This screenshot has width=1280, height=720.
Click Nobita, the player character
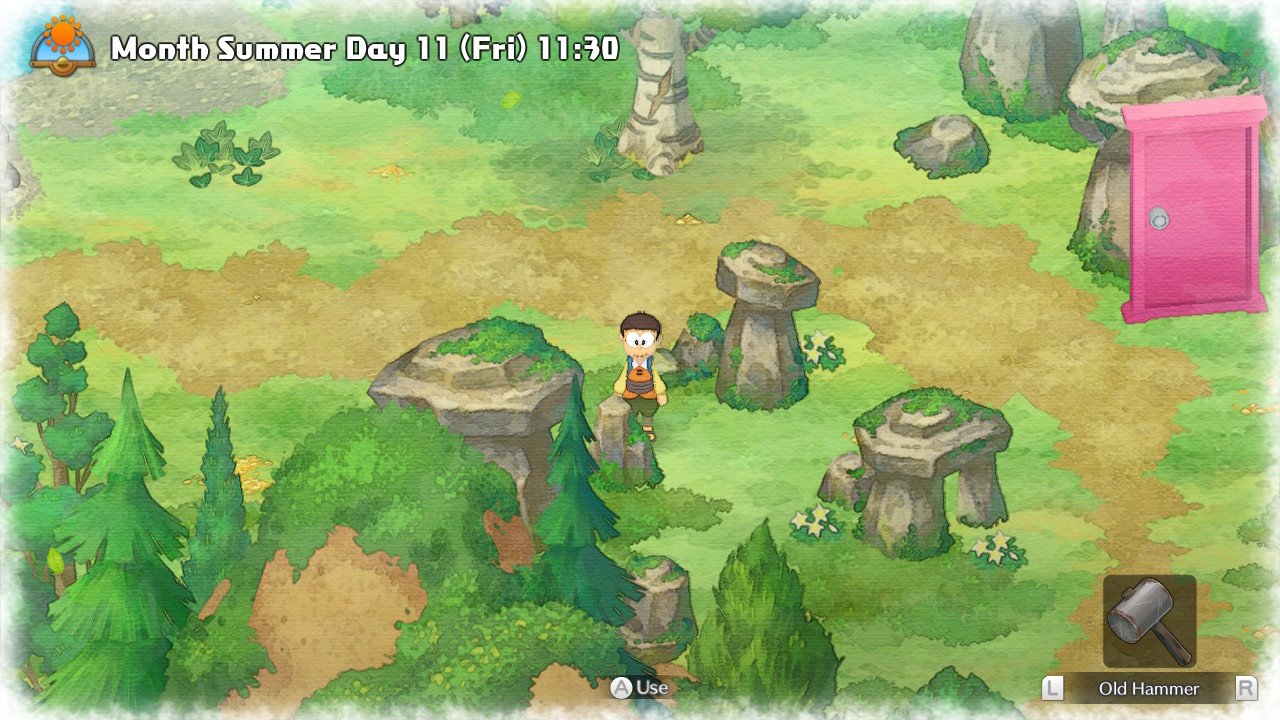coord(640,370)
